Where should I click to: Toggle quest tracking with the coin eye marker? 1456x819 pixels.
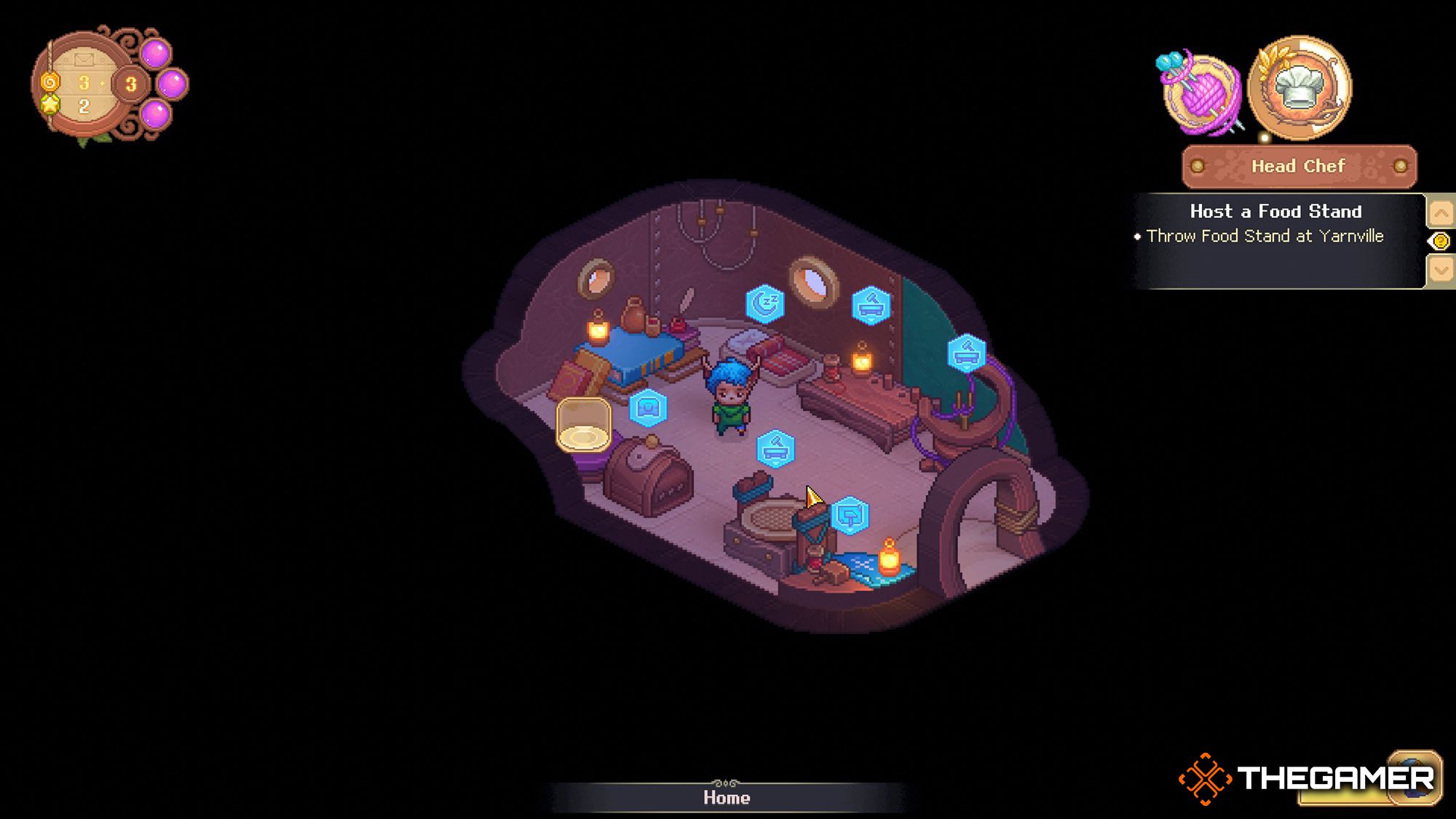tap(1440, 240)
